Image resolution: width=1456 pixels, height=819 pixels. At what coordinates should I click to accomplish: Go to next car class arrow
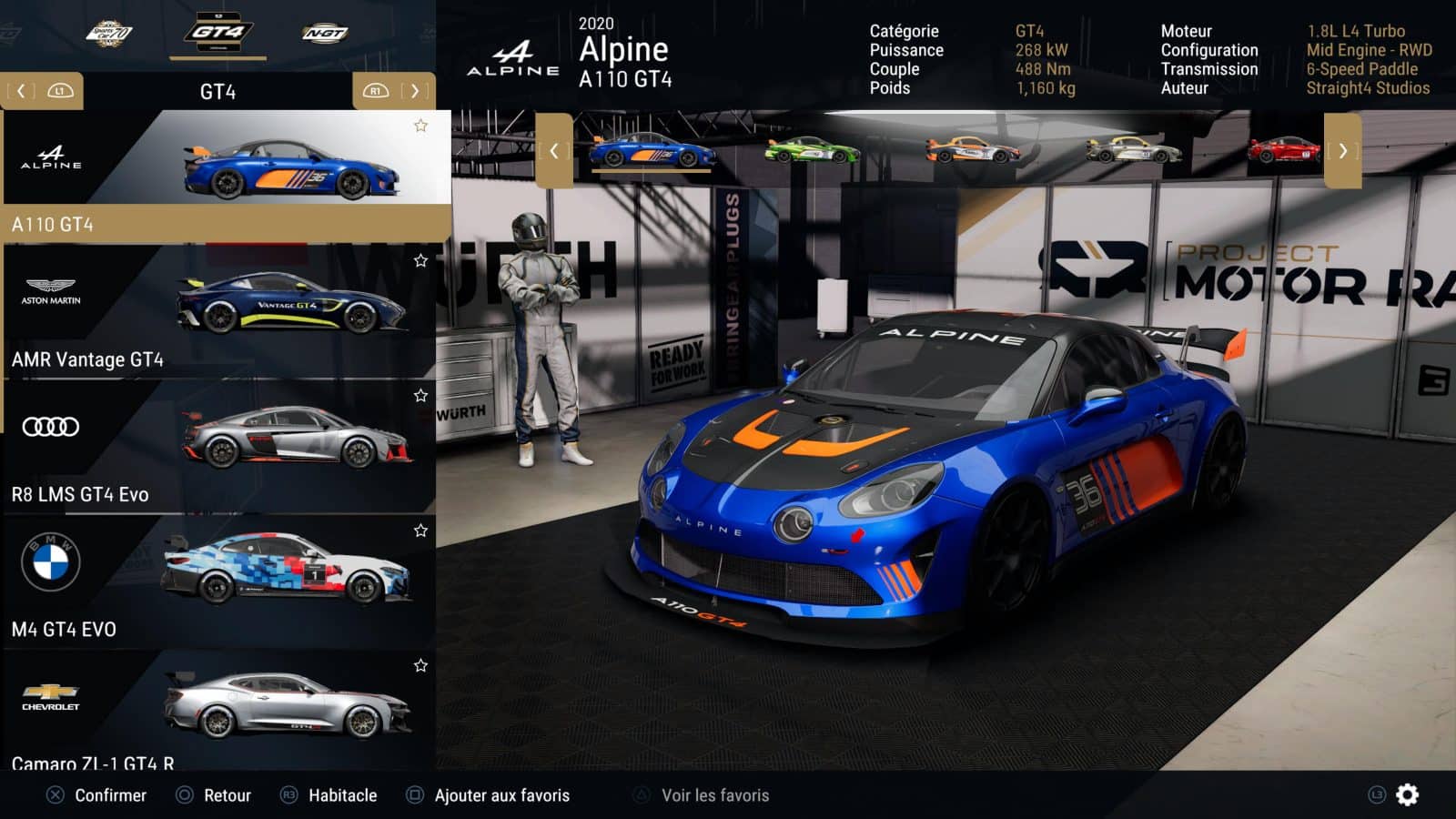pyautogui.click(x=414, y=91)
